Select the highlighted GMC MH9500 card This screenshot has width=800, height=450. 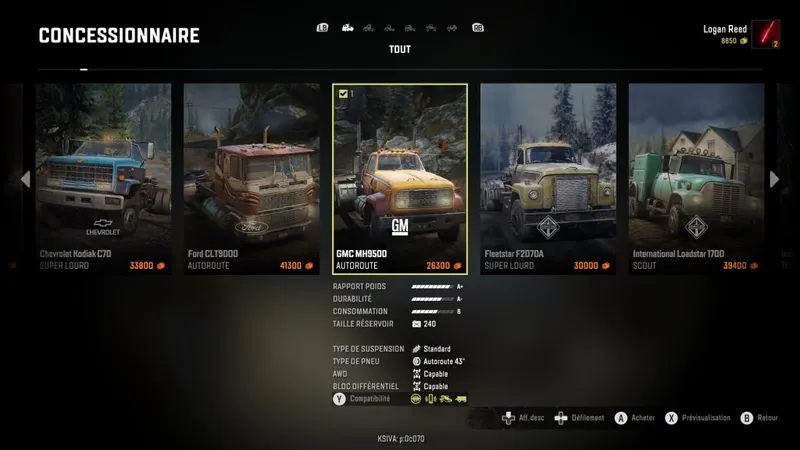tap(399, 178)
